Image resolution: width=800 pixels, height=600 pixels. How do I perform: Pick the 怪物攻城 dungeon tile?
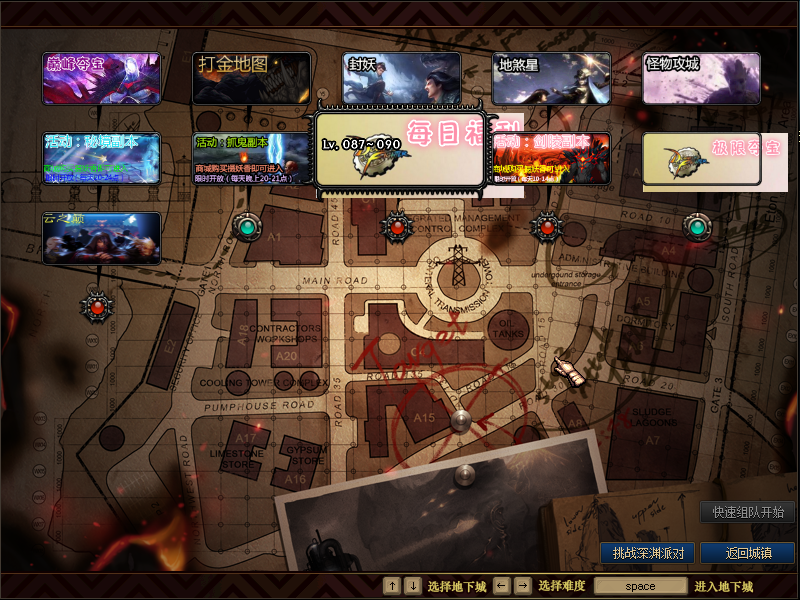pyautogui.click(x=701, y=79)
